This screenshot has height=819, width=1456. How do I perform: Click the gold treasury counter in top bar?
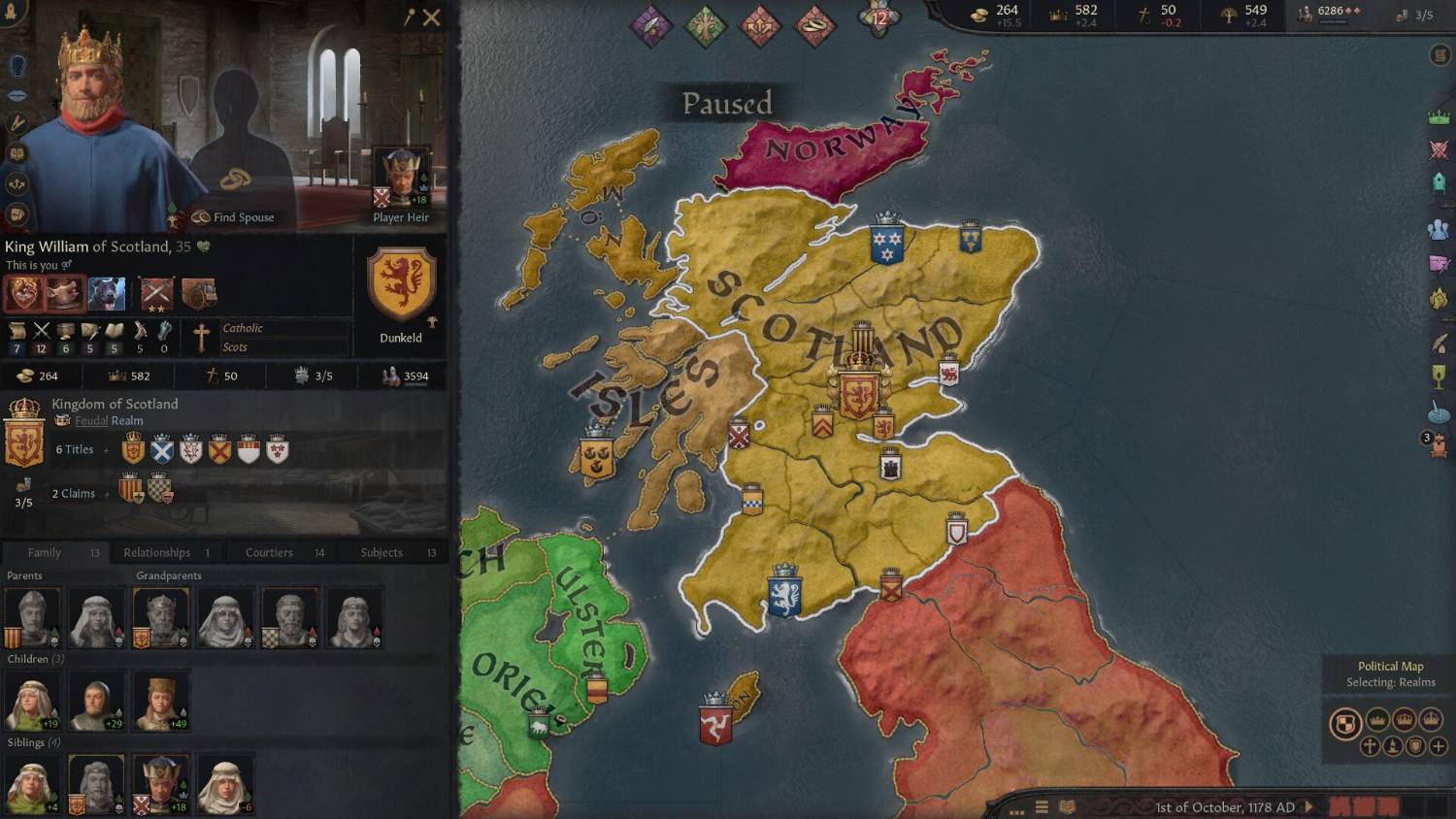(997, 14)
